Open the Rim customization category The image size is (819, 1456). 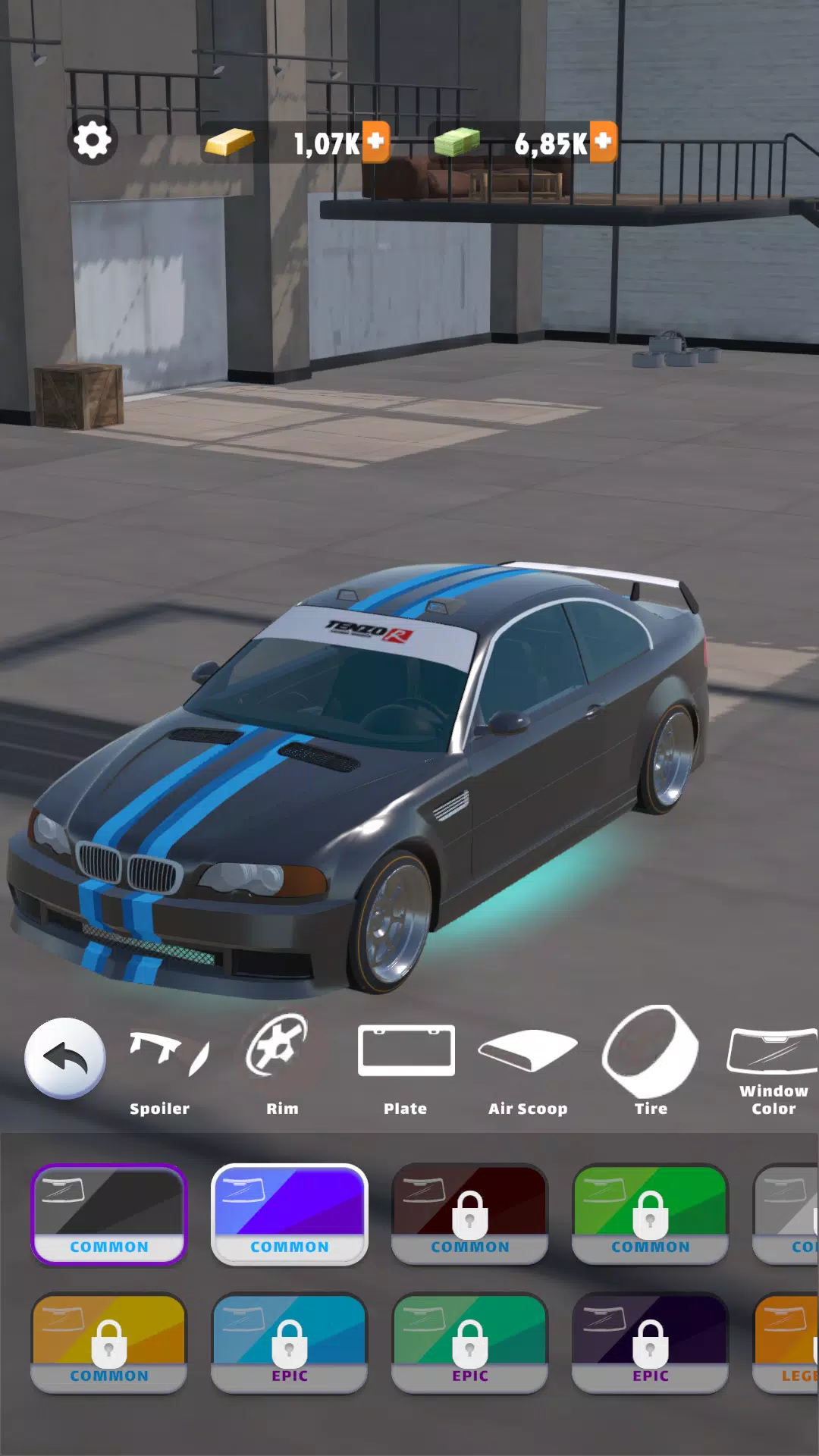click(281, 1065)
